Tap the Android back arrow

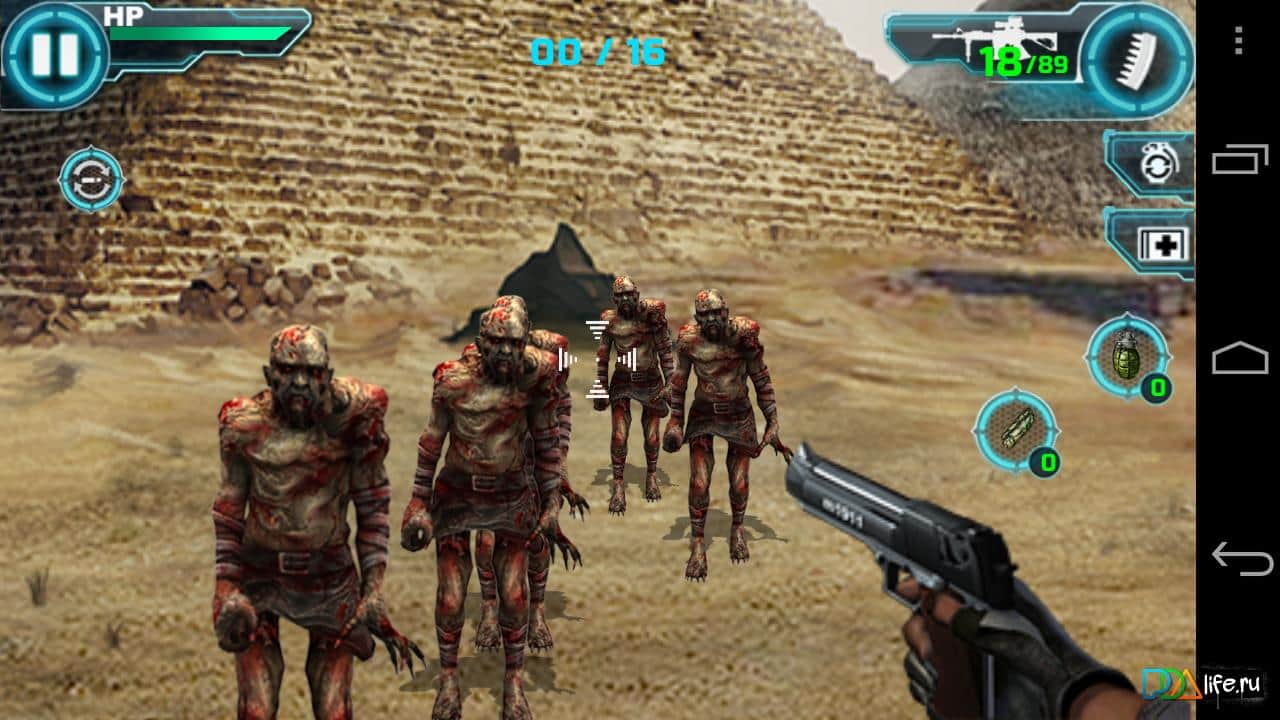coord(1239,556)
